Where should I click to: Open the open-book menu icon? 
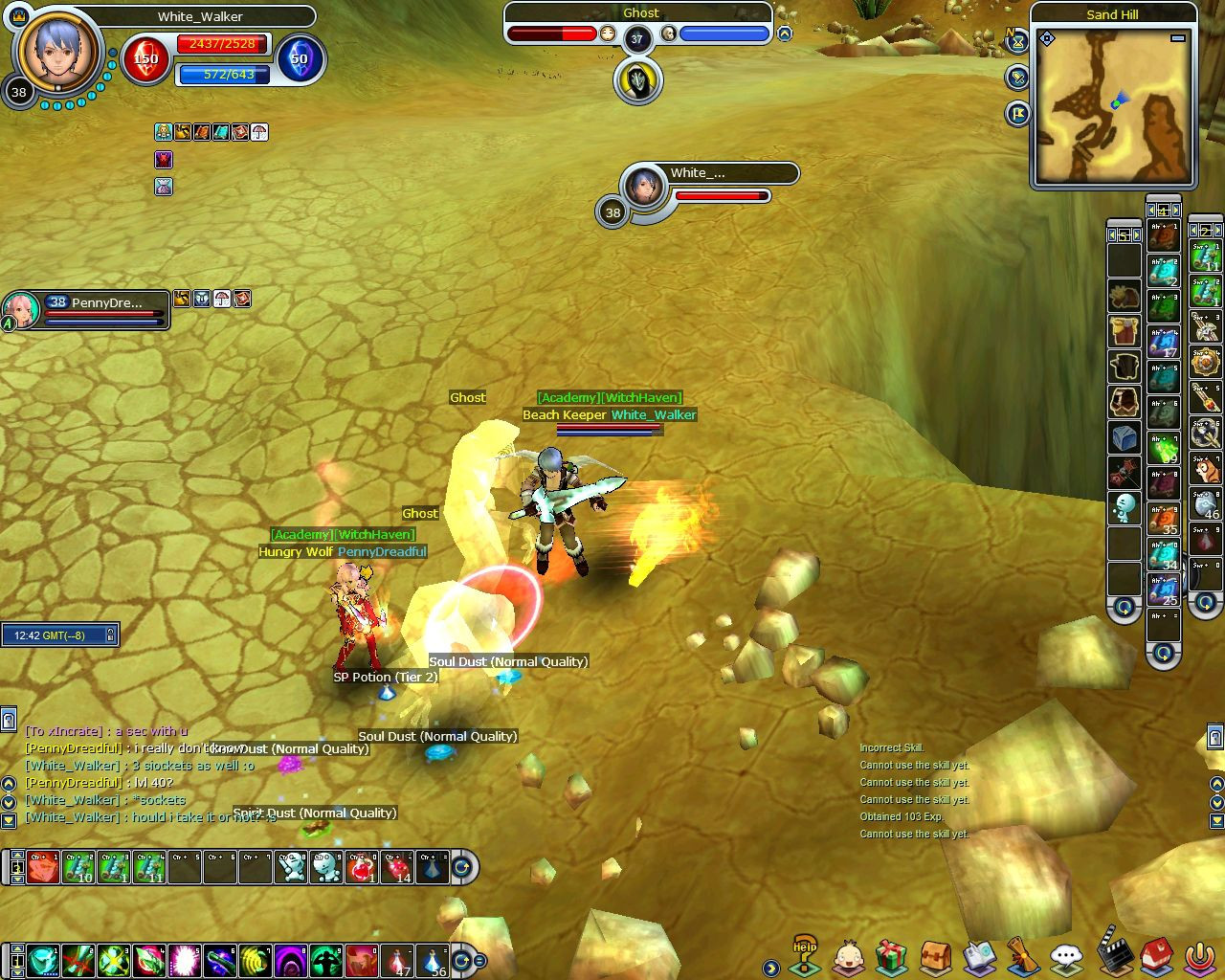(979, 956)
